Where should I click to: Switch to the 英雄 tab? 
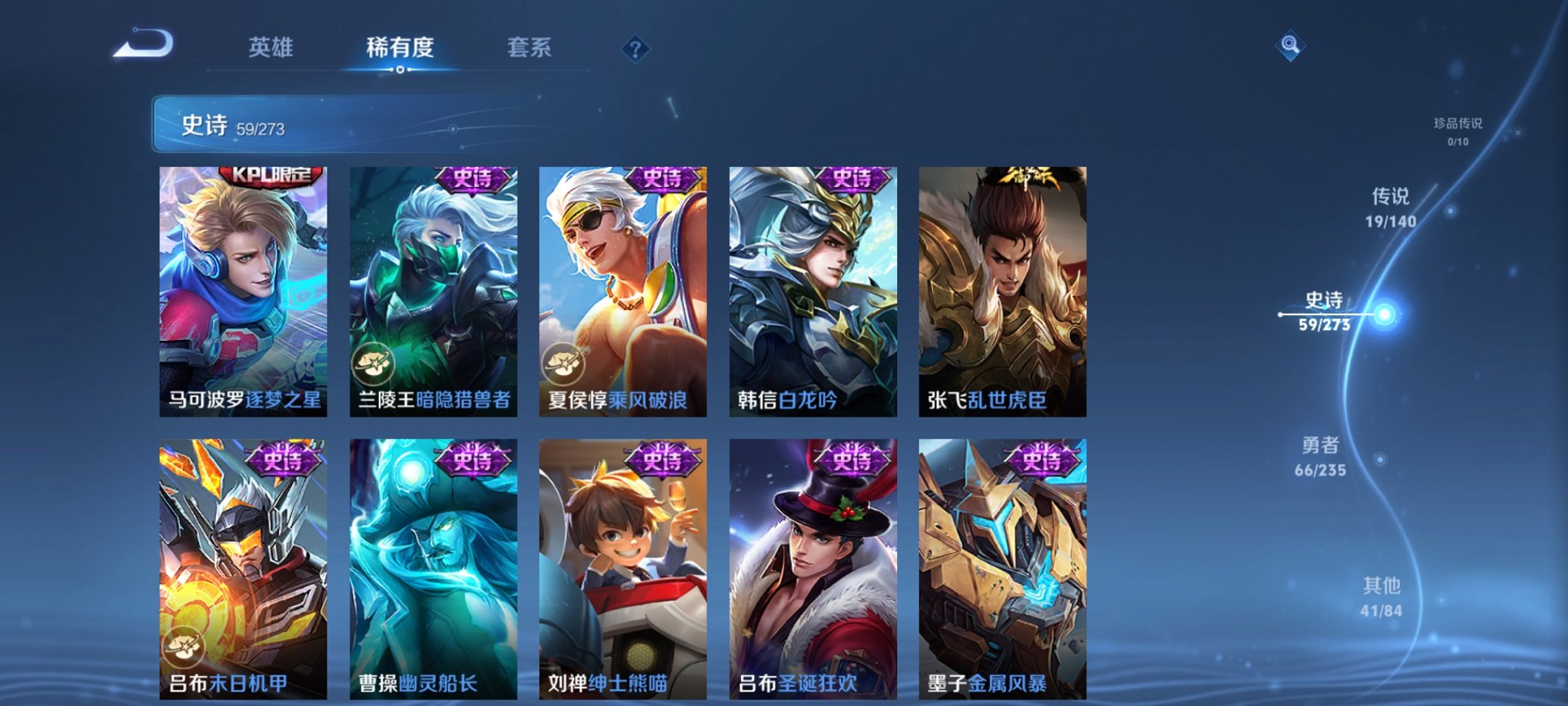pyautogui.click(x=269, y=48)
